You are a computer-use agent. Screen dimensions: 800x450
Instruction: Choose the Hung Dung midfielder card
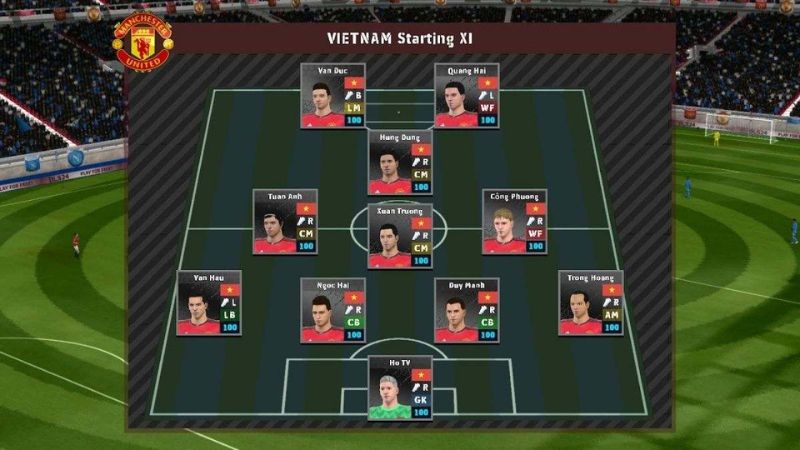[x=400, y=162]
